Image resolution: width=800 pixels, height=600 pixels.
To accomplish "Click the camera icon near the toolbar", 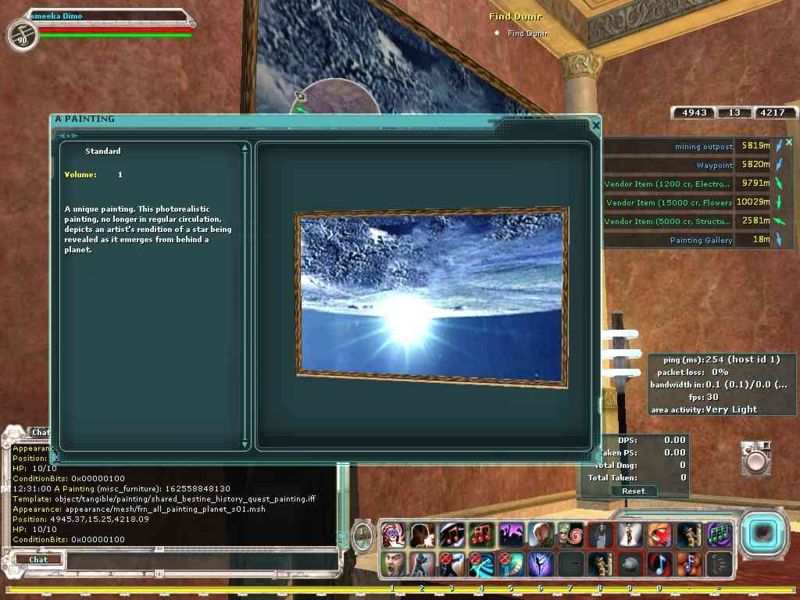I will [x=757, y=458].
